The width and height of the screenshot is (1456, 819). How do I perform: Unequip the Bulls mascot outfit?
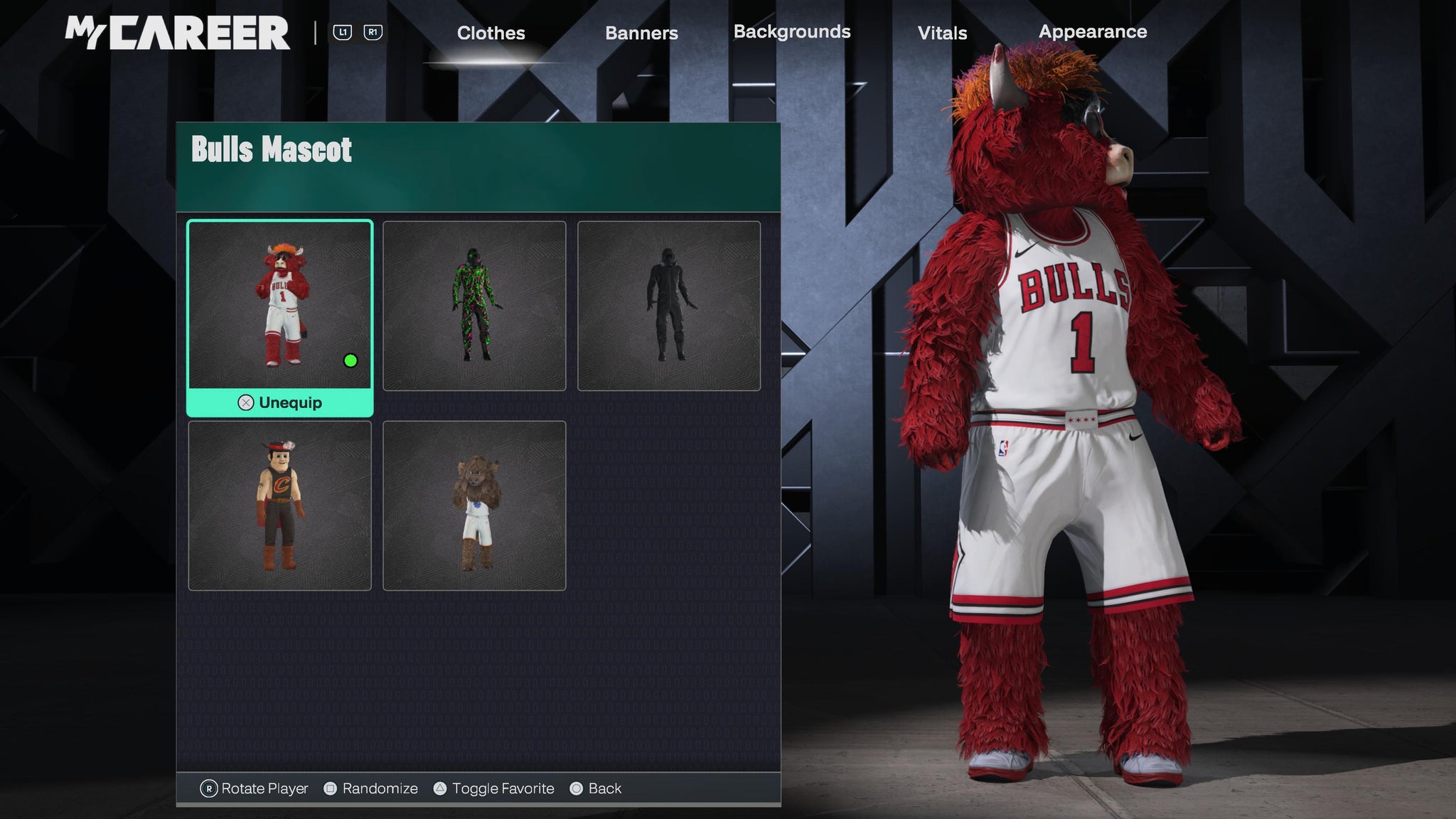tap(280, 403)
